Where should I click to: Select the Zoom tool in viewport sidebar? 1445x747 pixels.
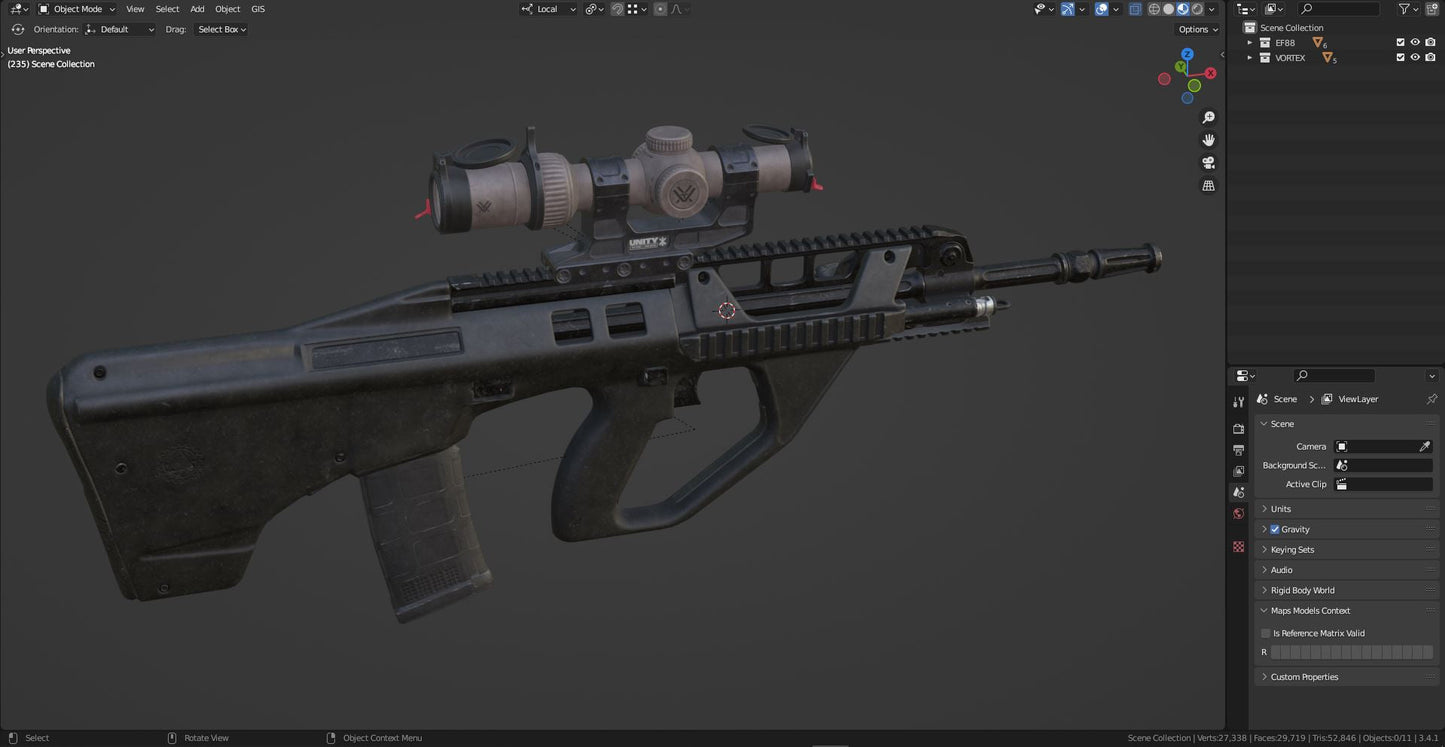[x=1208, y=117]
